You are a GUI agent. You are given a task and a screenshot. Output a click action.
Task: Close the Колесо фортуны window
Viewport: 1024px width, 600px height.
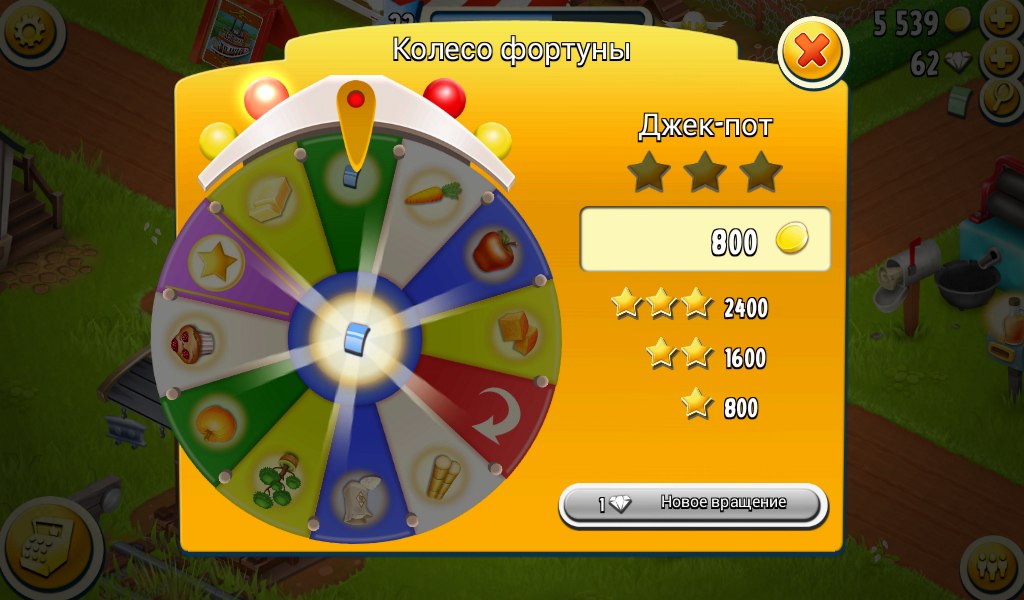pos(812,51)
